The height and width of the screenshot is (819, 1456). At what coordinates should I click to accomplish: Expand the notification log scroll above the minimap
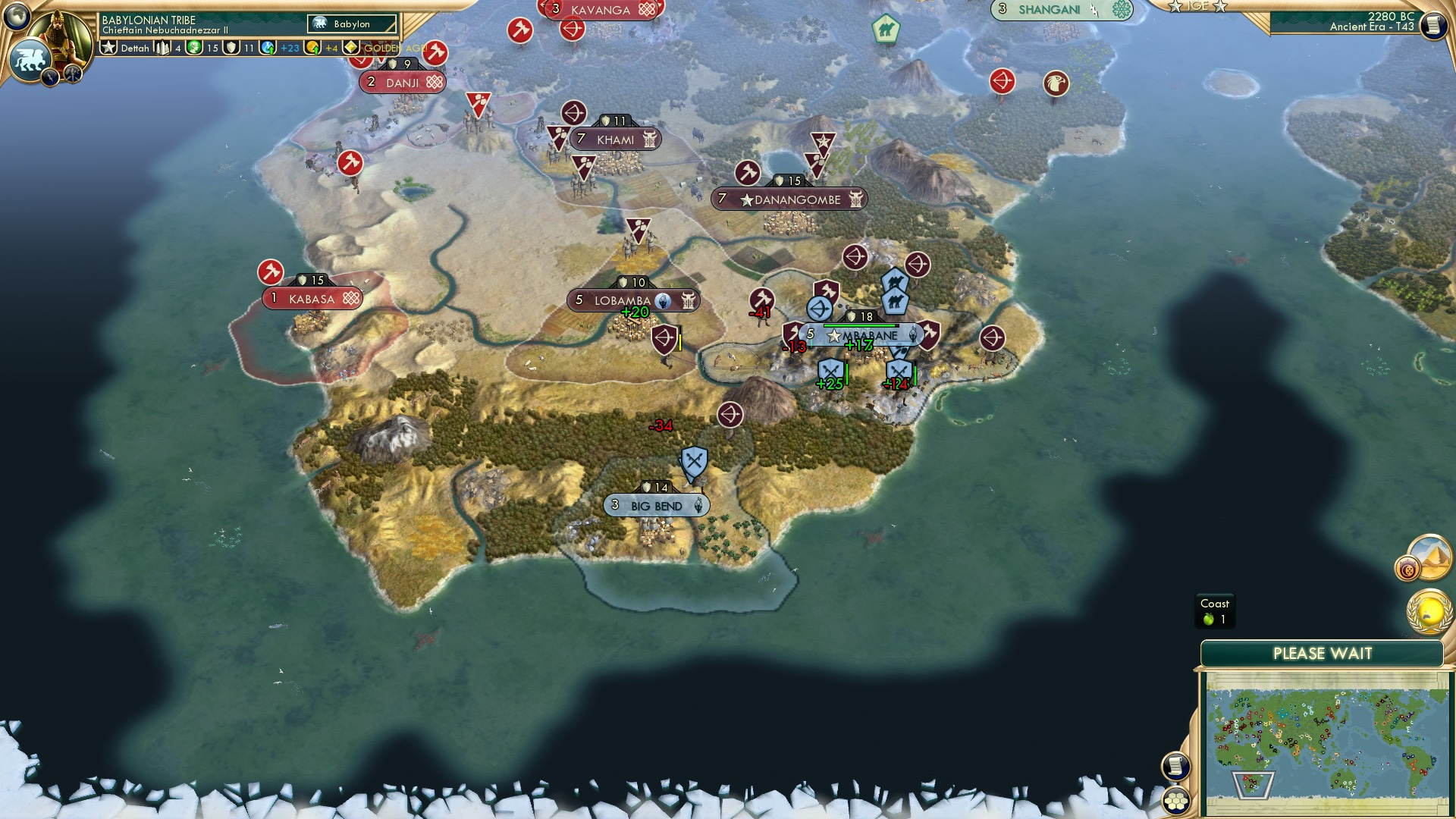click(1175, 767)
